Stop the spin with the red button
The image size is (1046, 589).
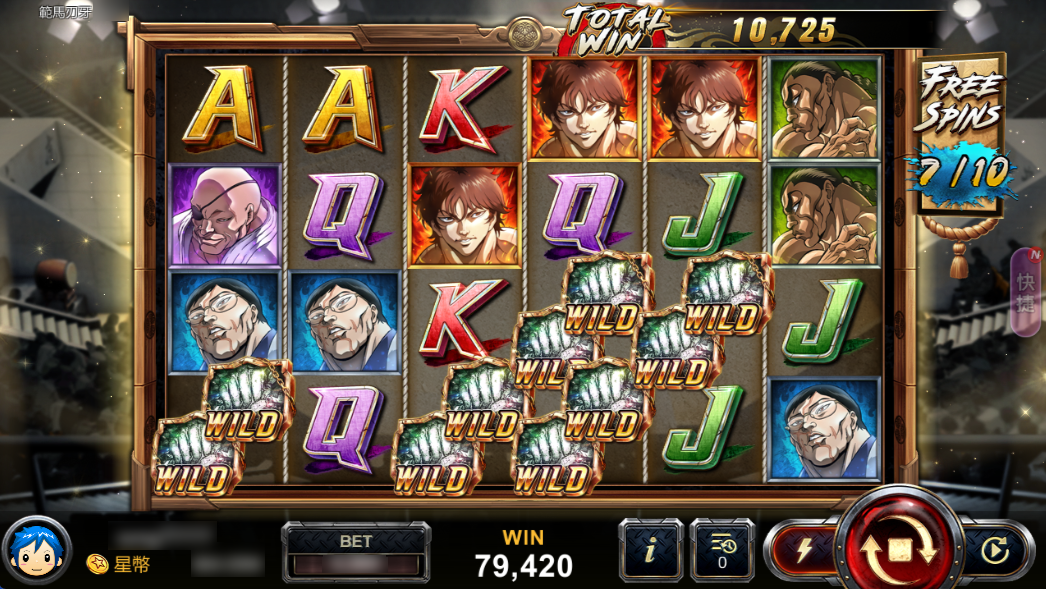pyautogui.click(x=898, y=548)
